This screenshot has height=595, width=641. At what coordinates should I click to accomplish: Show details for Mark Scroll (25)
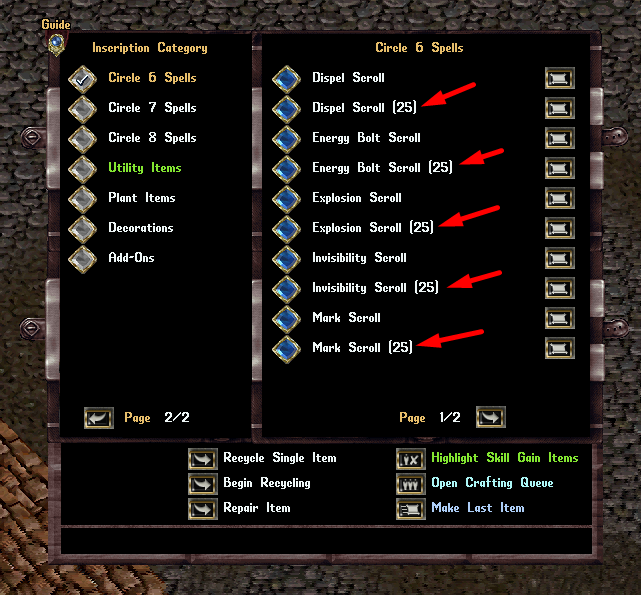(x=559, y=348)
